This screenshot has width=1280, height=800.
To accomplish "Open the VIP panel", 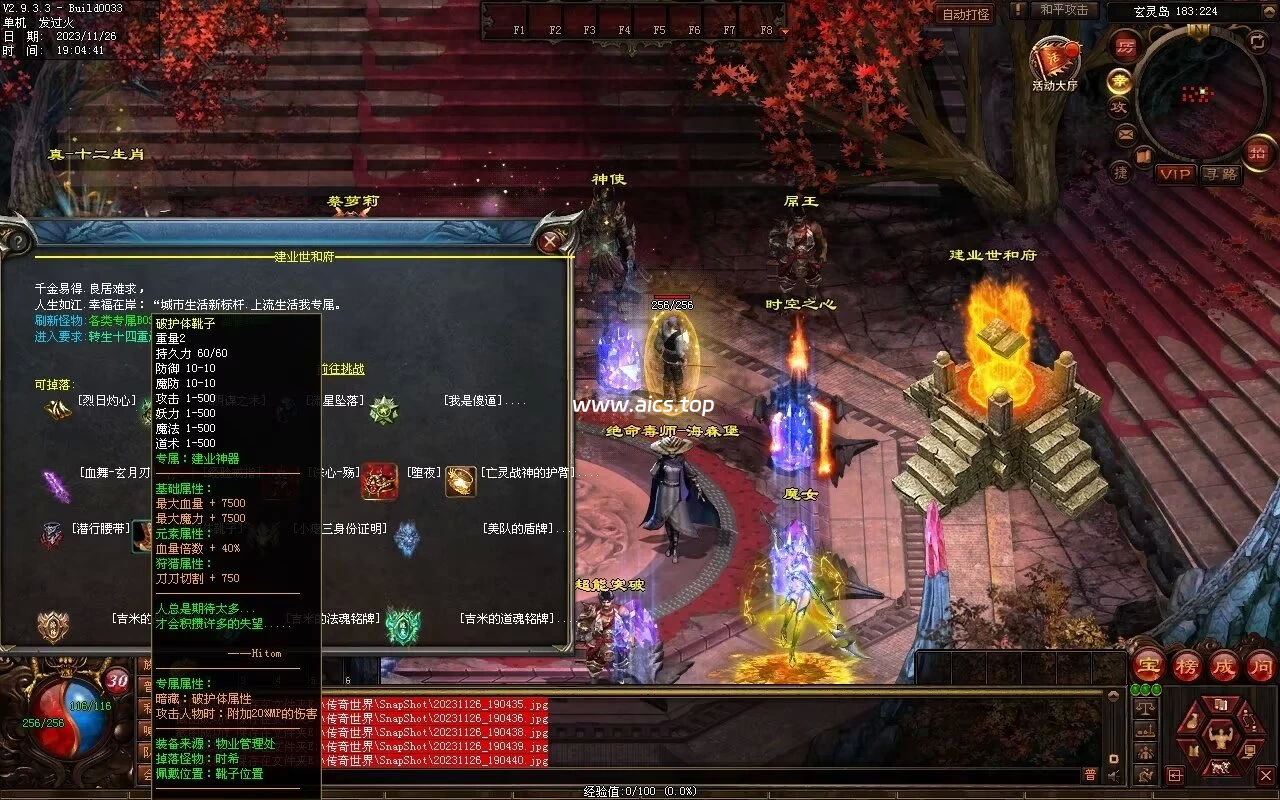I will (x=1175, y=174).
